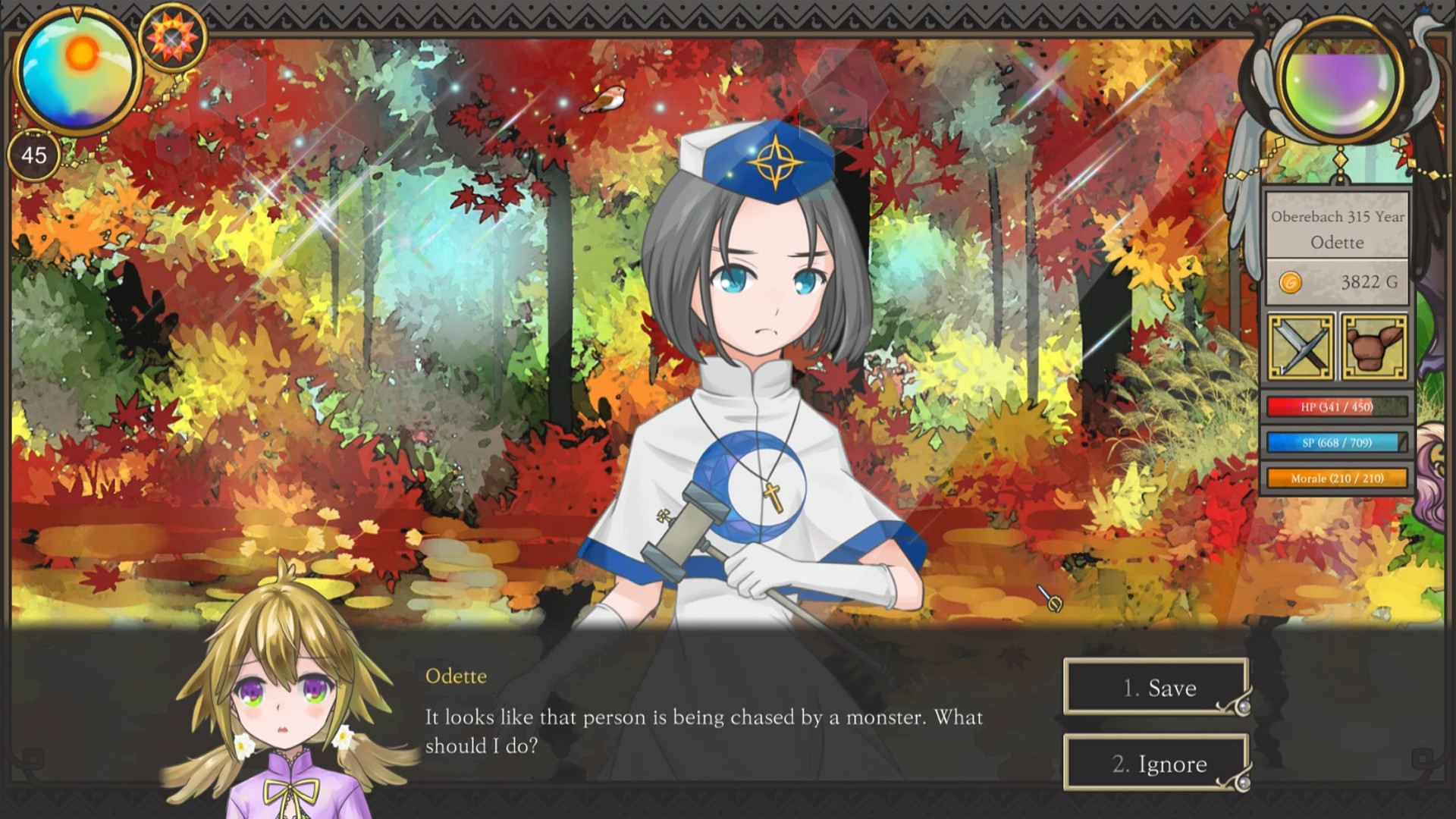Select the Odette name label in dialogue
This screenshot has height=819, width=1456.
click(455, 676)
